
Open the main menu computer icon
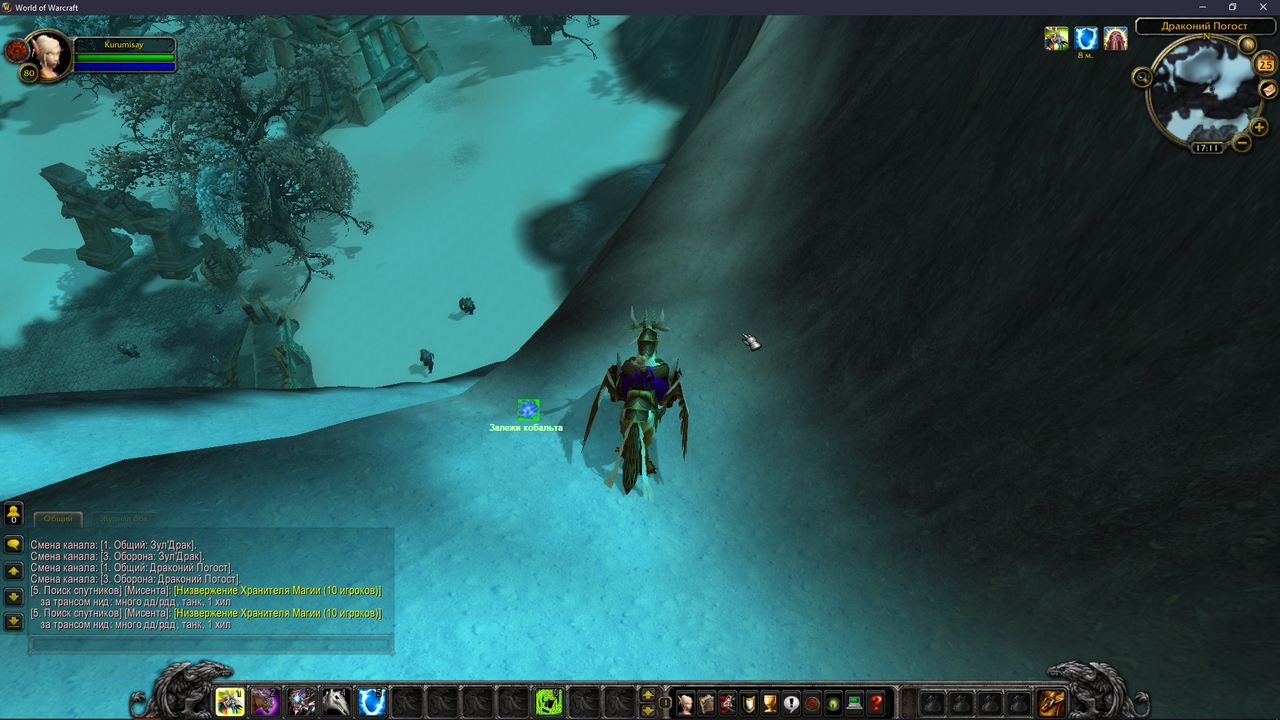tap(853, 702)
